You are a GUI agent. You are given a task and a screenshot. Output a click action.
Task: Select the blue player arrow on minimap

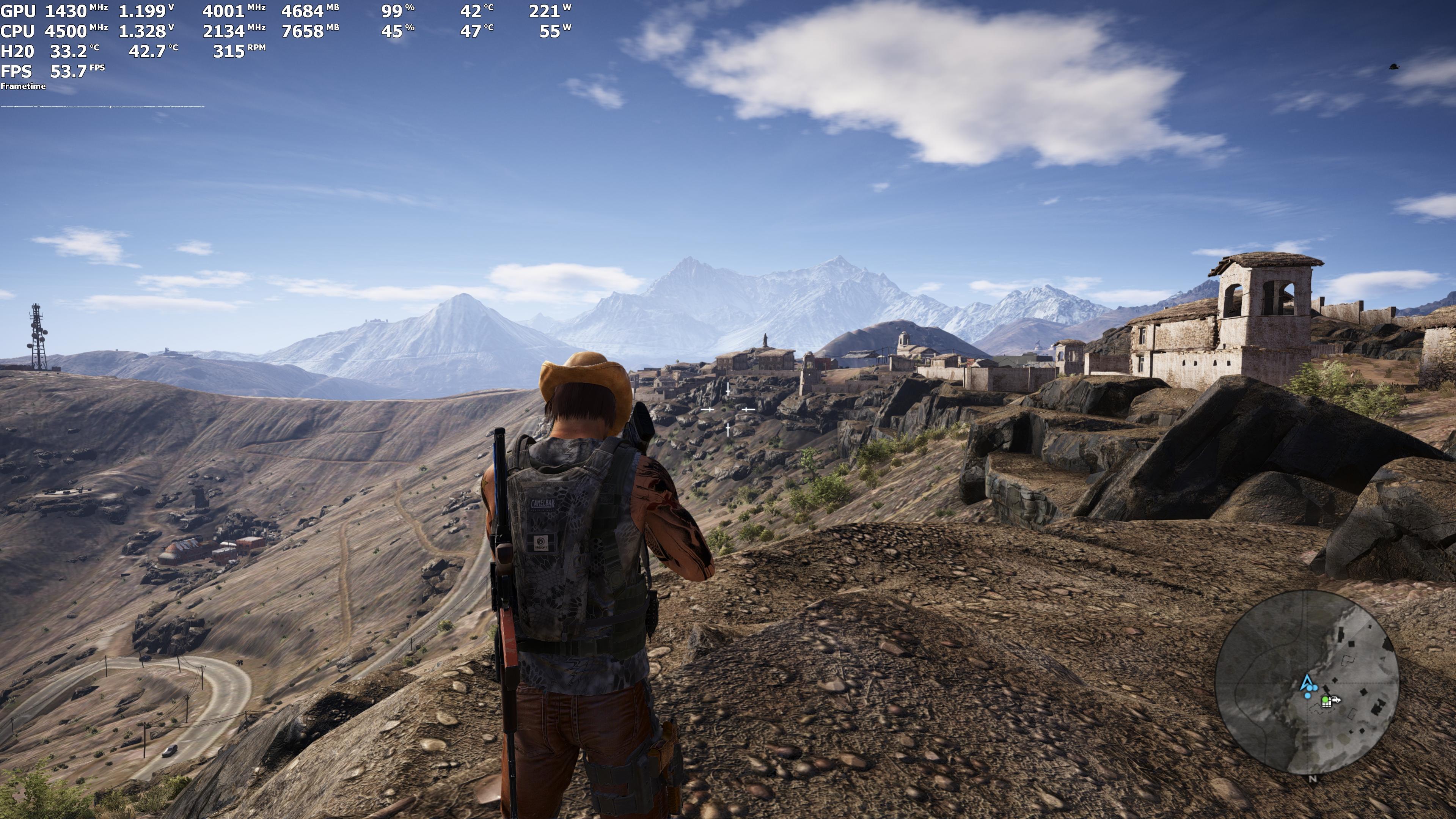tap(1307, 682)
